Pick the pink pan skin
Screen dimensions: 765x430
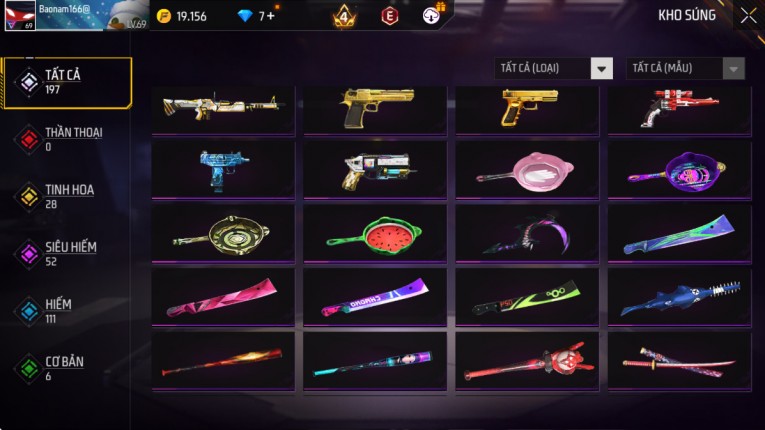click(x=527, y=170)
